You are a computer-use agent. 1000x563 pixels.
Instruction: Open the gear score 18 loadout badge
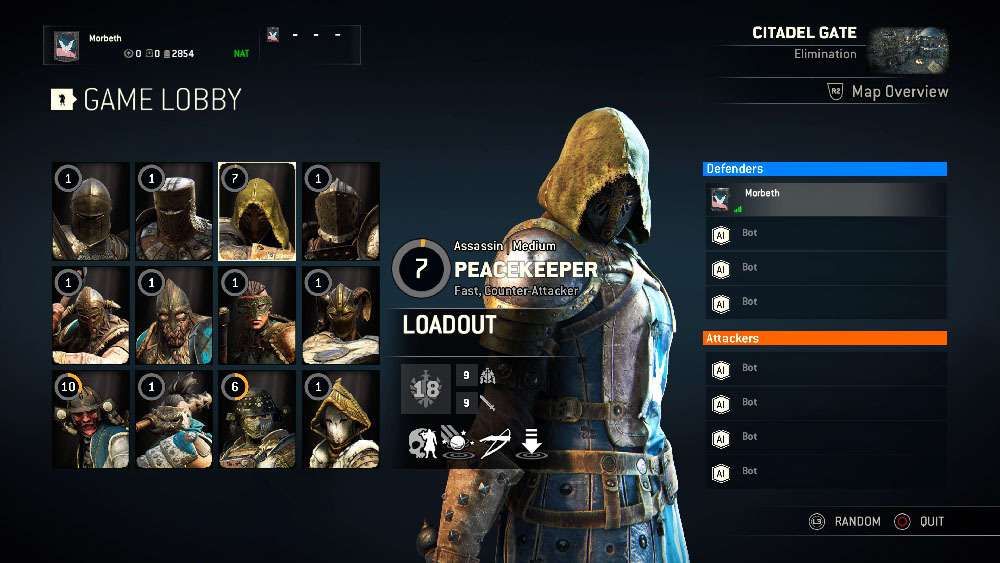pyautogui.click(x=424, y=389)
